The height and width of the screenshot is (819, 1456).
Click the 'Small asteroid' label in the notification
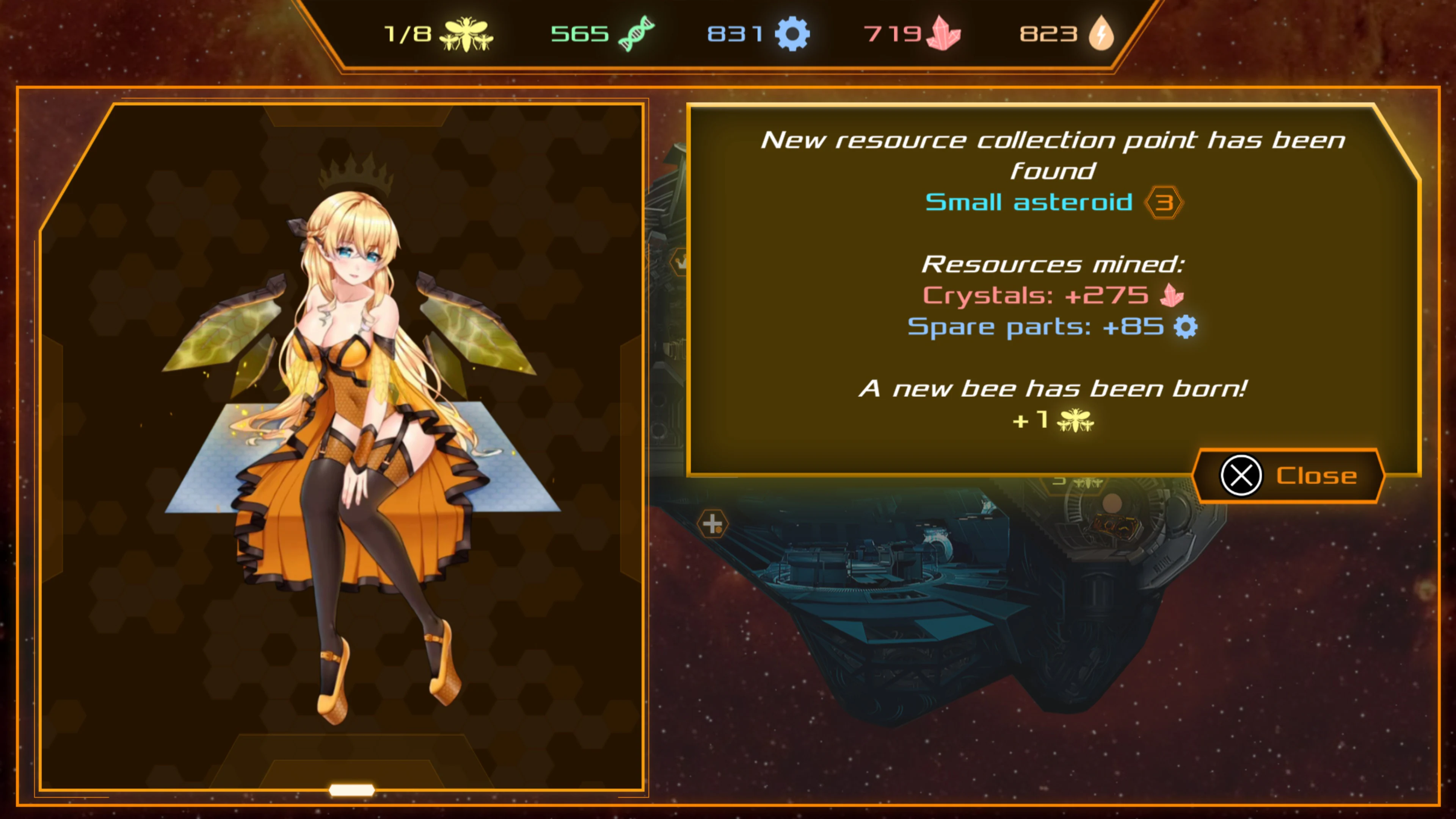(x=1029, y=202)
